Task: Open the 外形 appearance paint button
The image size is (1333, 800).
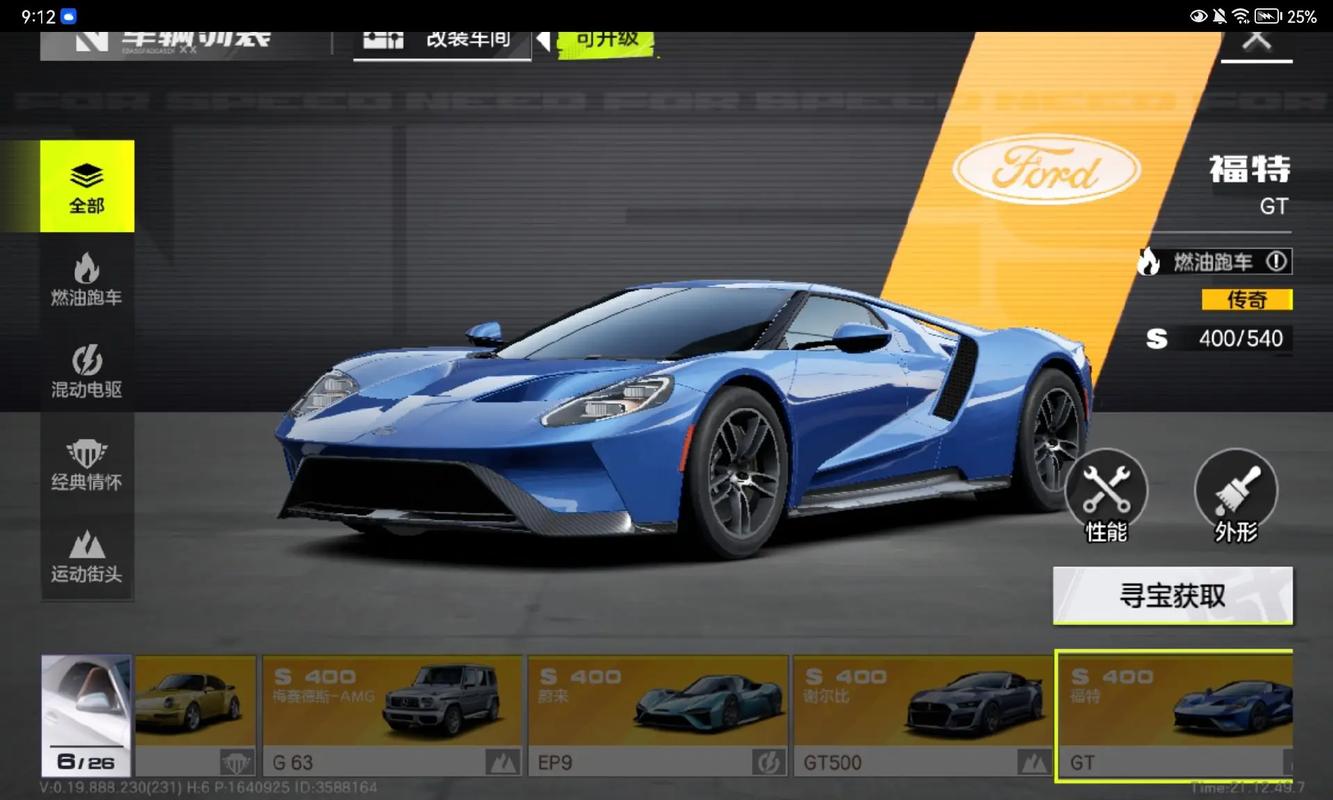Action: click(1236, 495)
